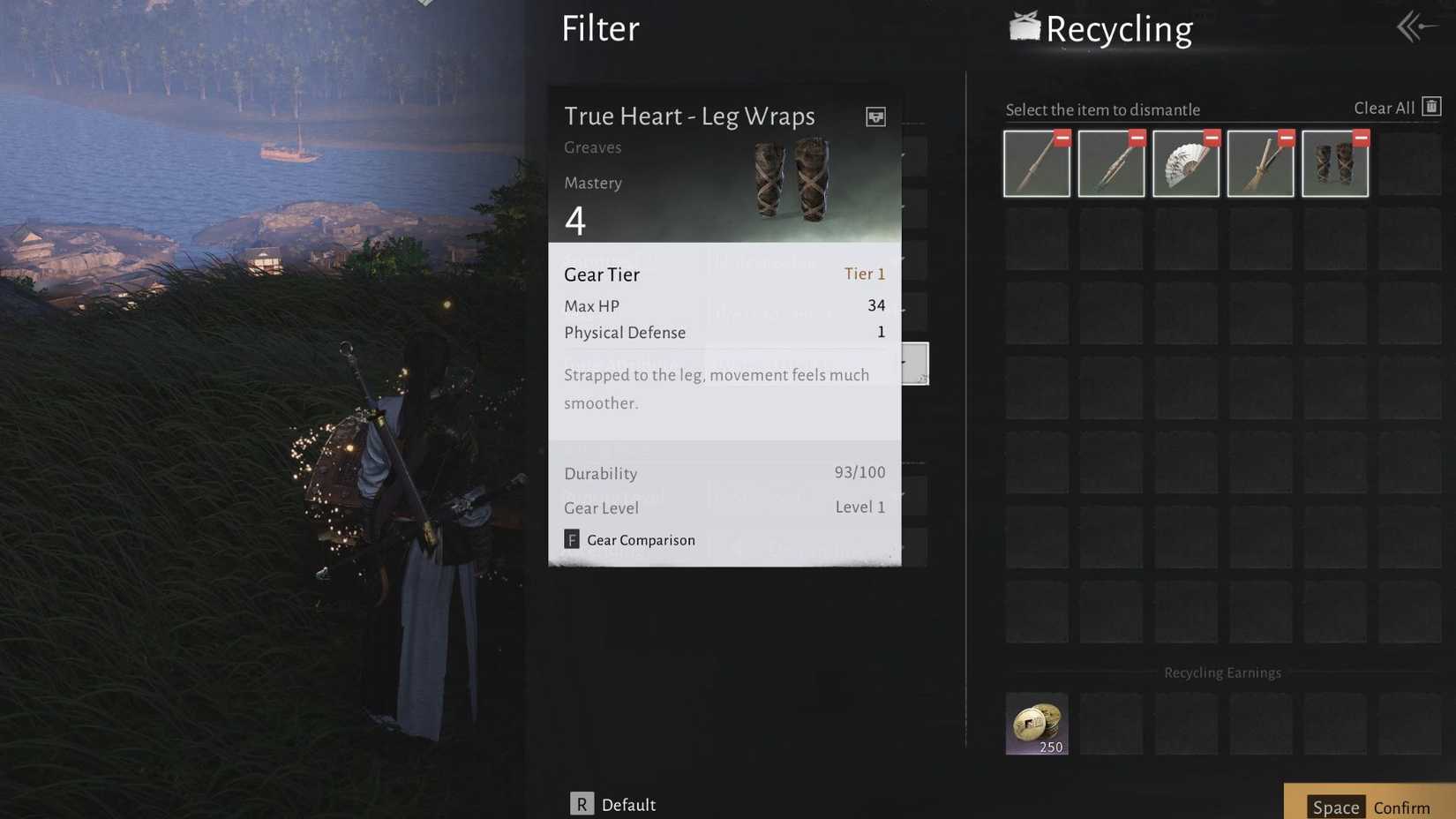Click the wardrobe icon beside True Heart - Leg Wraps
This screenshot has width=1456, height=819.
click(x=874, y=116)
